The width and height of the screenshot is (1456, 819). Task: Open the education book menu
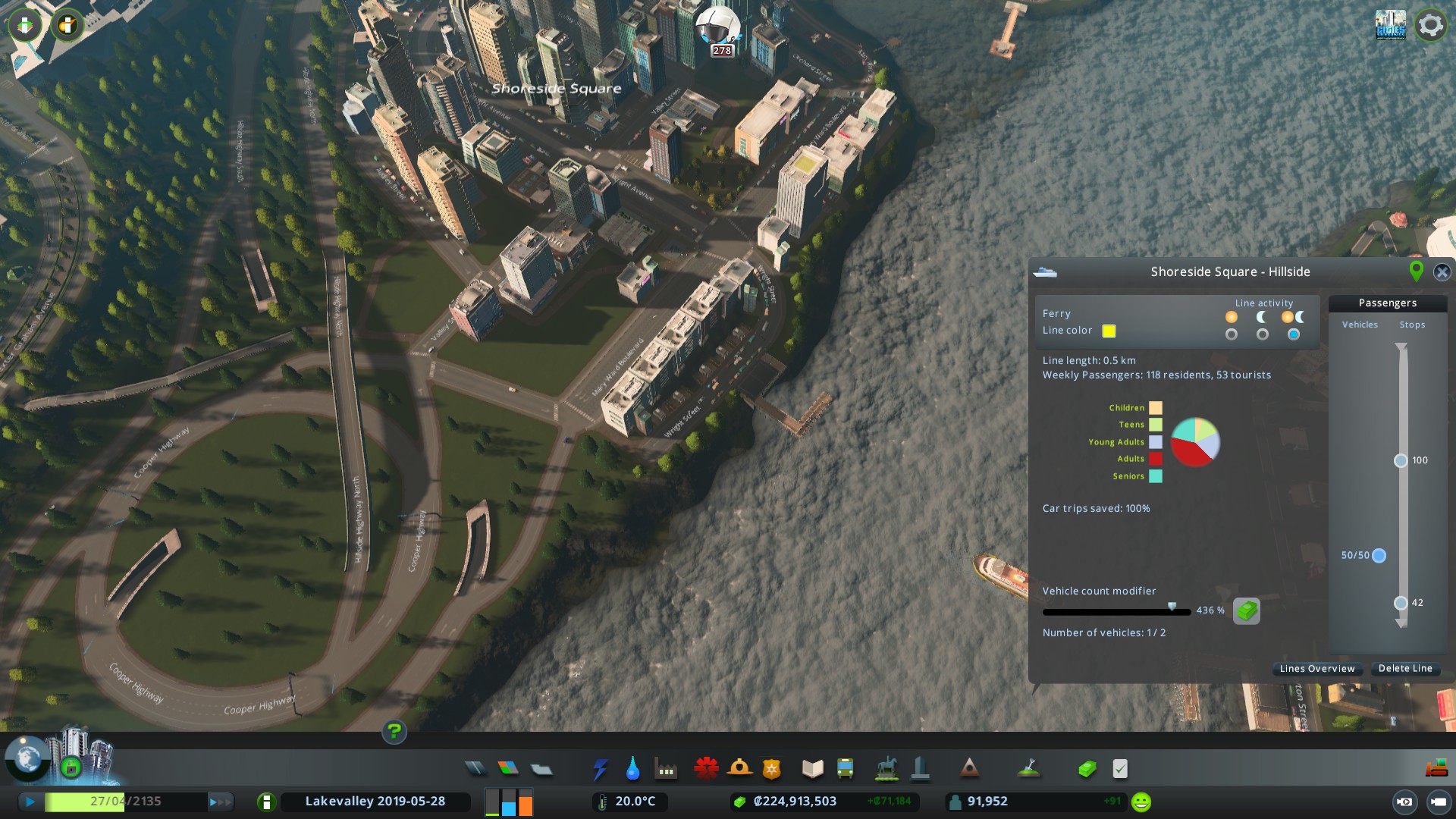click(812, 770)
